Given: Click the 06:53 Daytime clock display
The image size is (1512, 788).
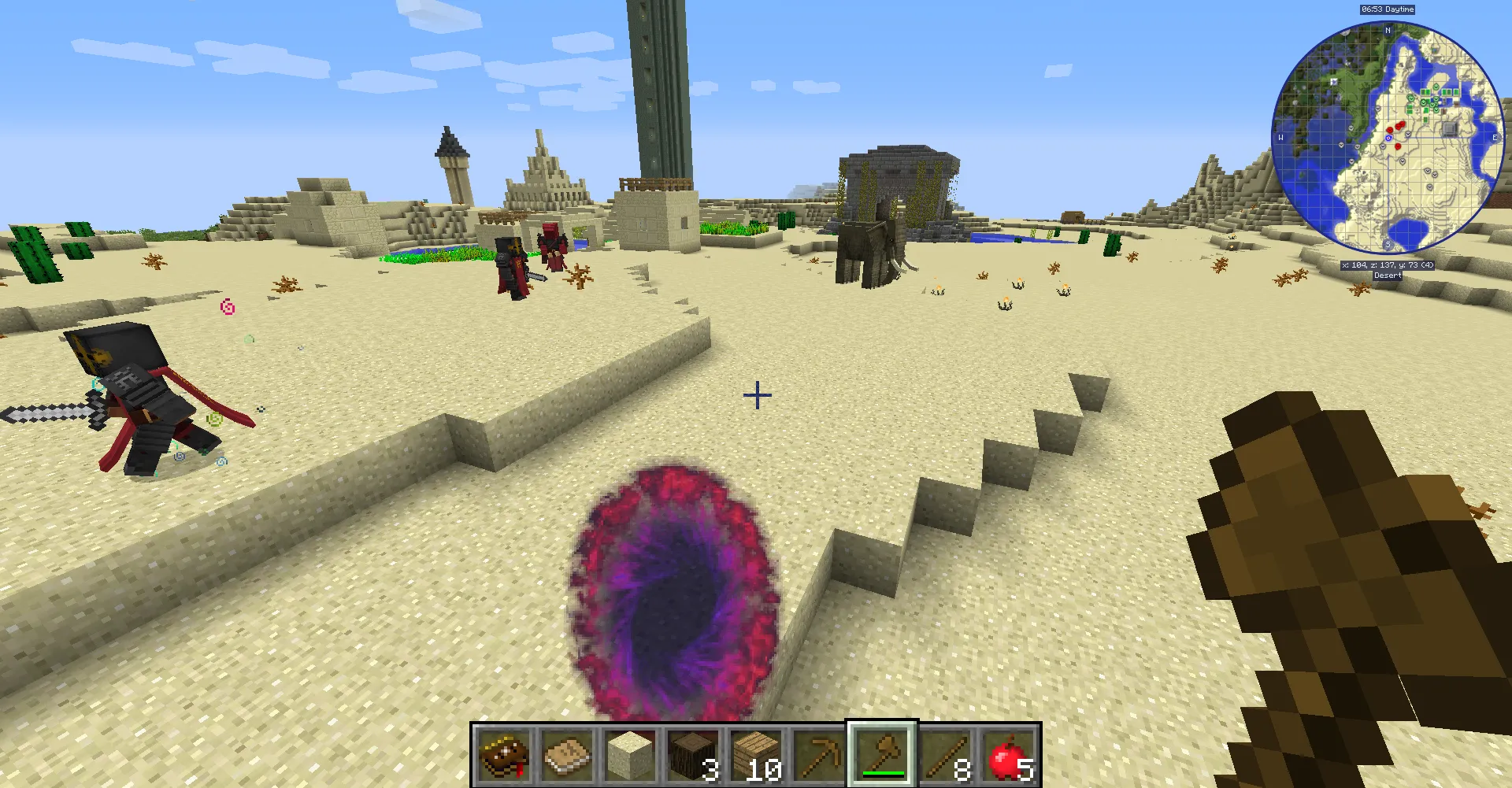Looking at the screenshot, I should coord(1388,9).
